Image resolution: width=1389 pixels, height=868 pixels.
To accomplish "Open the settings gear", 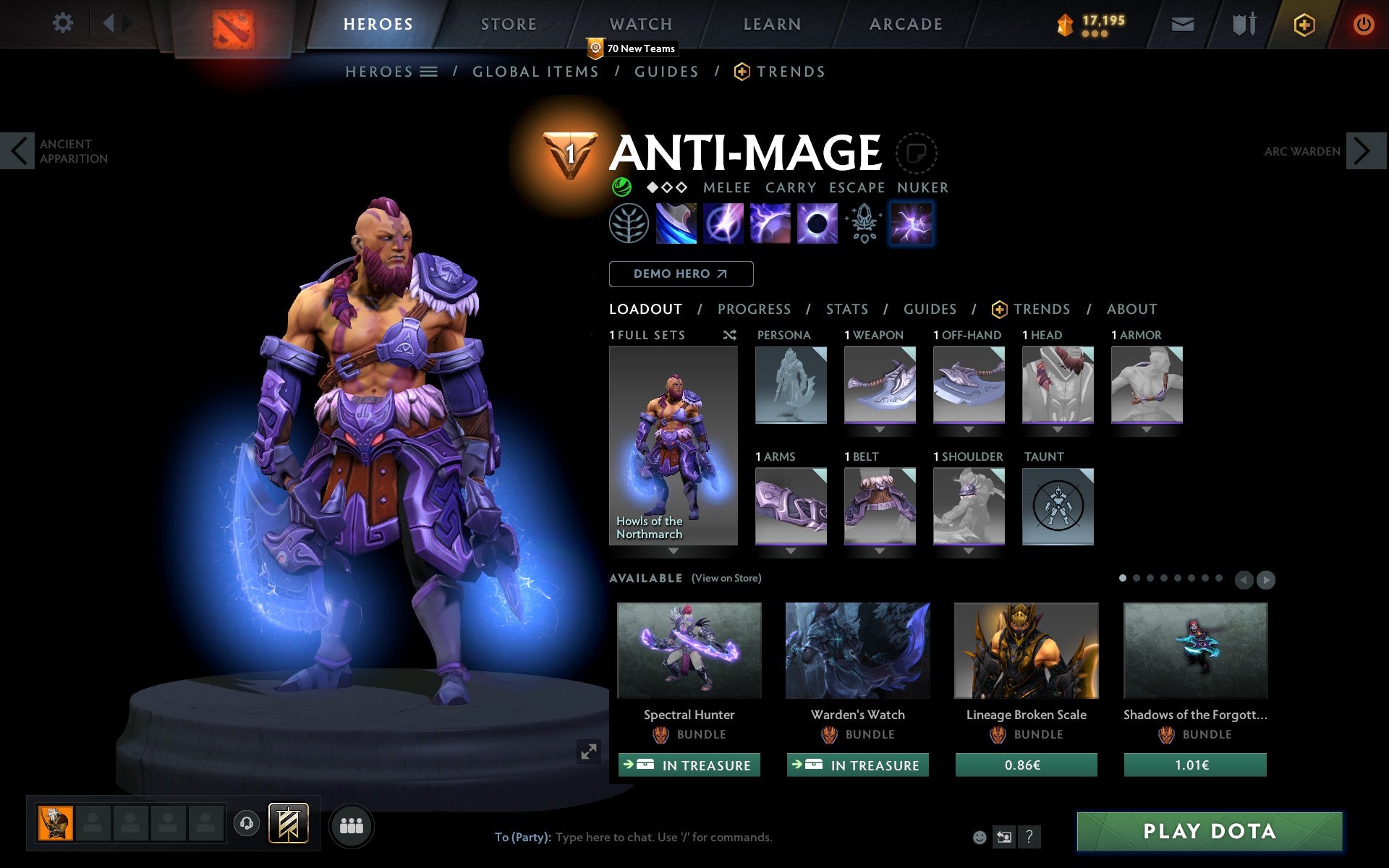I will pos(64,23).
